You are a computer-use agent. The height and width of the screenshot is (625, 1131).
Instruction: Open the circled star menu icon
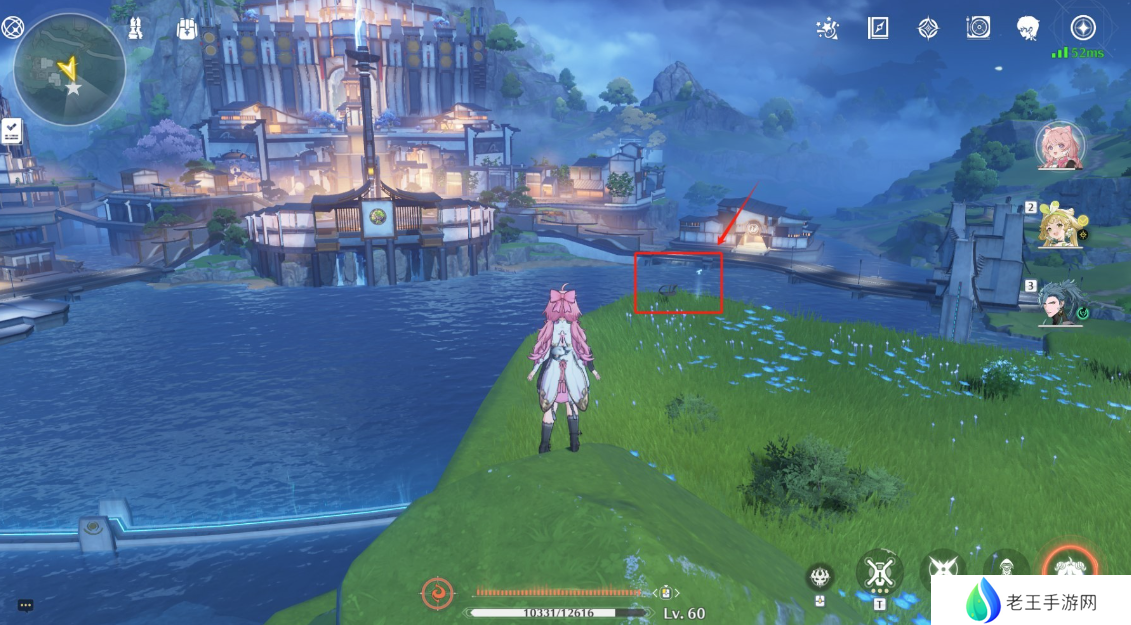pos(1083,28)
